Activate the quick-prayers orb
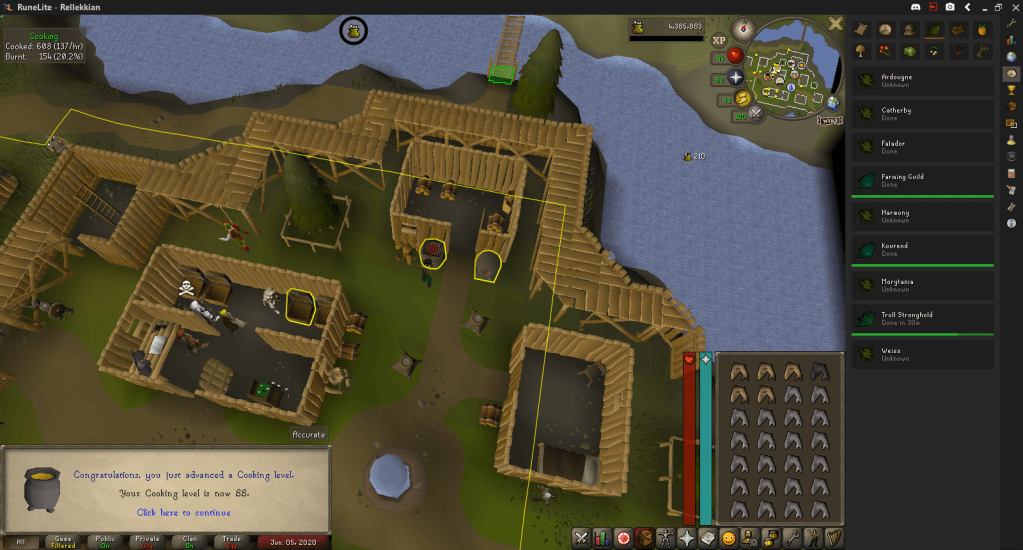This screenshot has height=550, width=1023. (736, 77)
